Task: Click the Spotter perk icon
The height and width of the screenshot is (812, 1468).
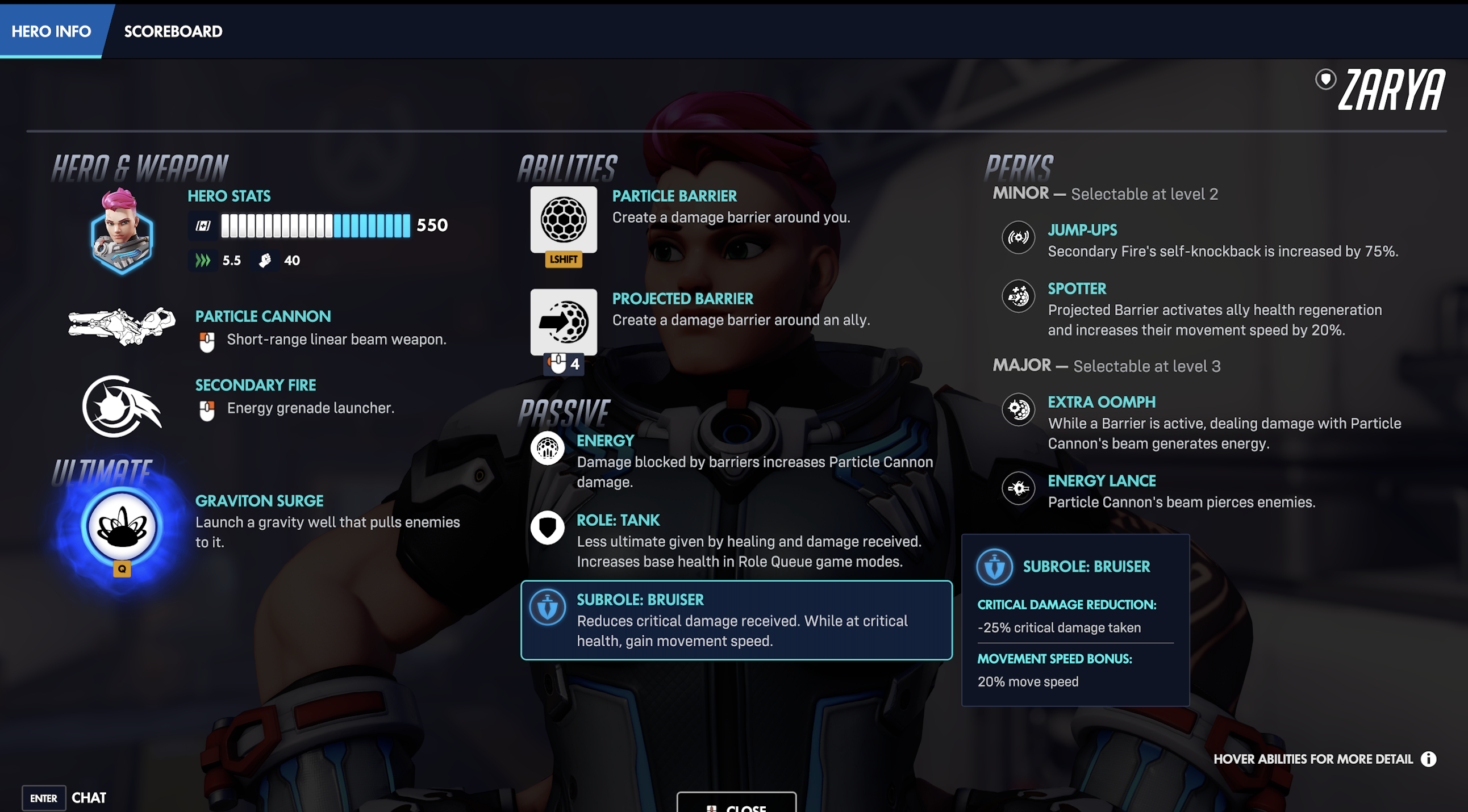Action: [1018, 296]
